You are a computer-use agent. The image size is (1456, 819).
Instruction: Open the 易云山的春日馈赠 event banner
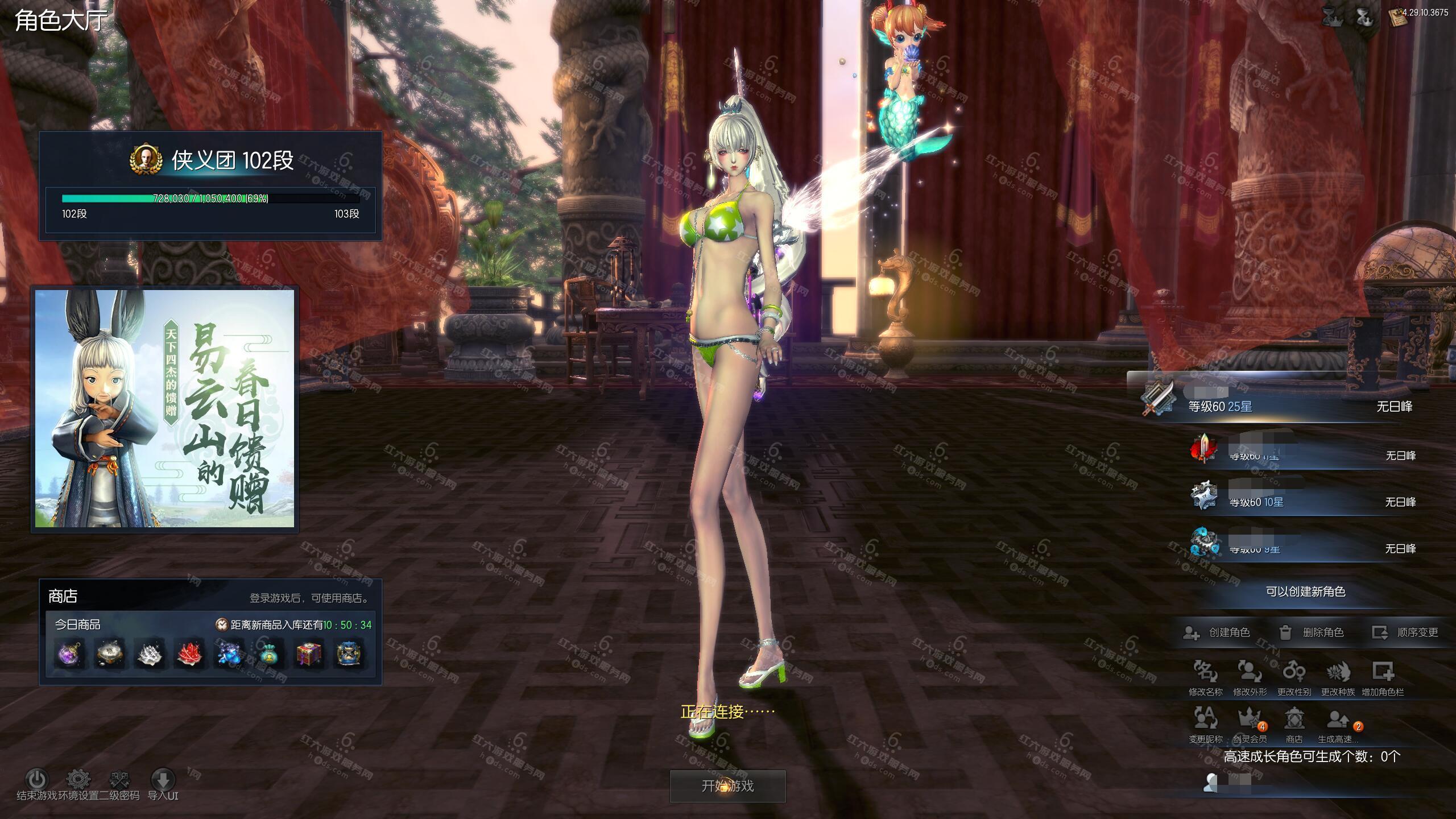pyautogui.click(x=165, y=408)
